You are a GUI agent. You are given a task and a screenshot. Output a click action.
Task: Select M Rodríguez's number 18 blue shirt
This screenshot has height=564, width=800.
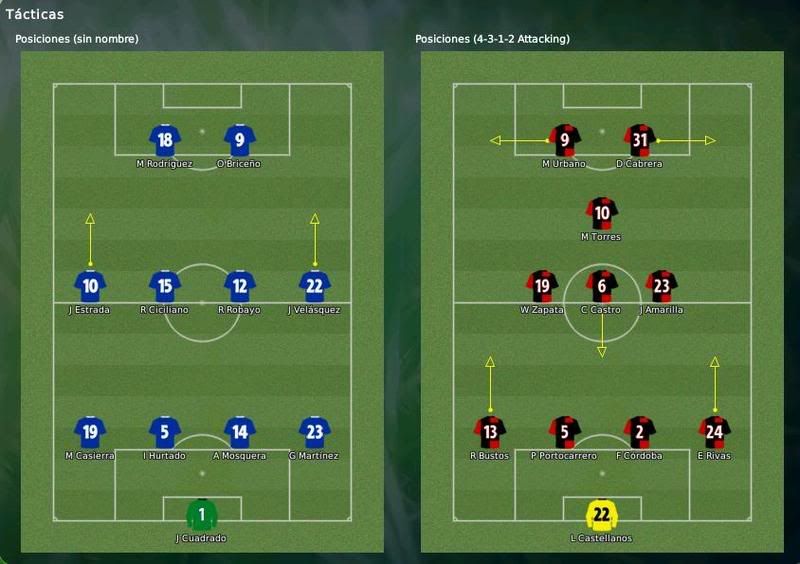tap(165, 140)
